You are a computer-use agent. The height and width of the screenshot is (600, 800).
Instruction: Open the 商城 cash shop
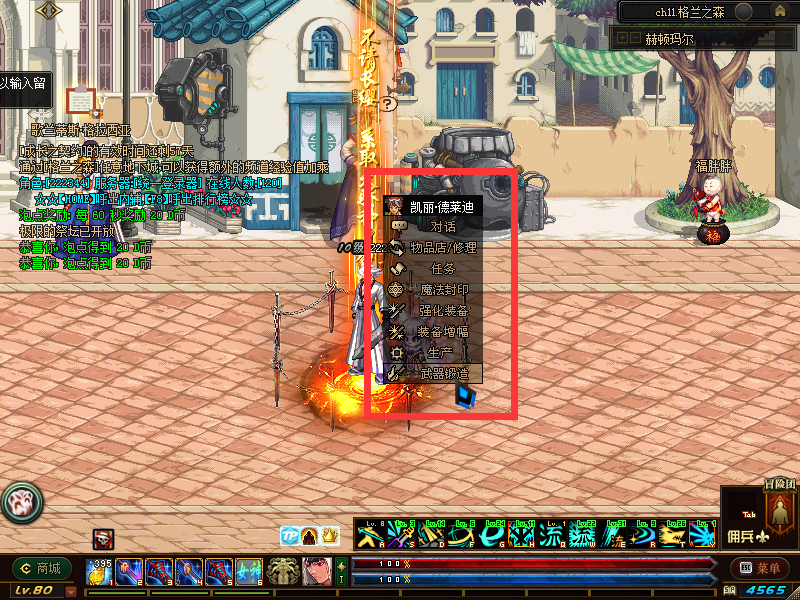click(42, 568)
